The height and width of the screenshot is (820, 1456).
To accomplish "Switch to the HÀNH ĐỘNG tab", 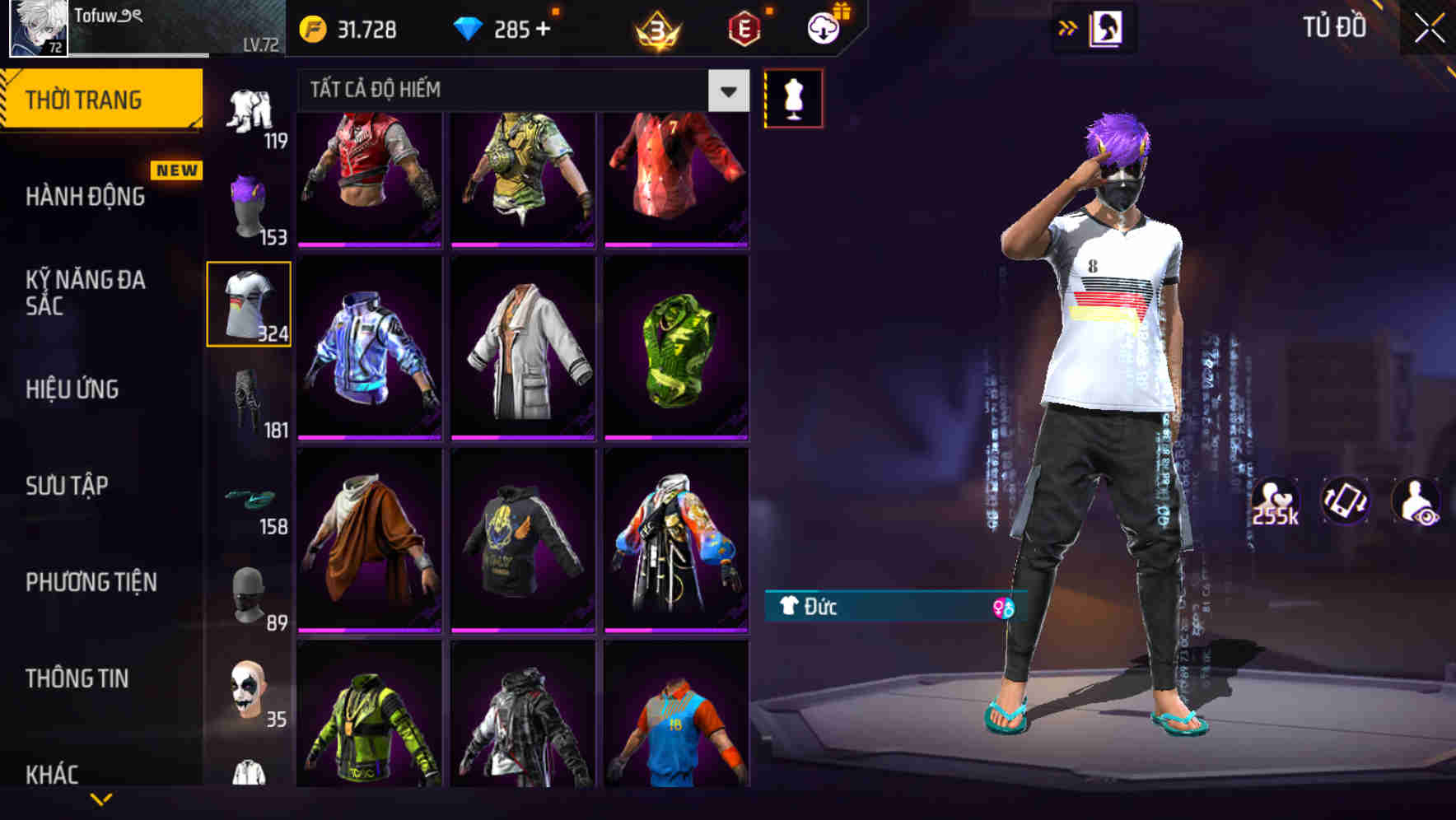I will tap(85, 198).
